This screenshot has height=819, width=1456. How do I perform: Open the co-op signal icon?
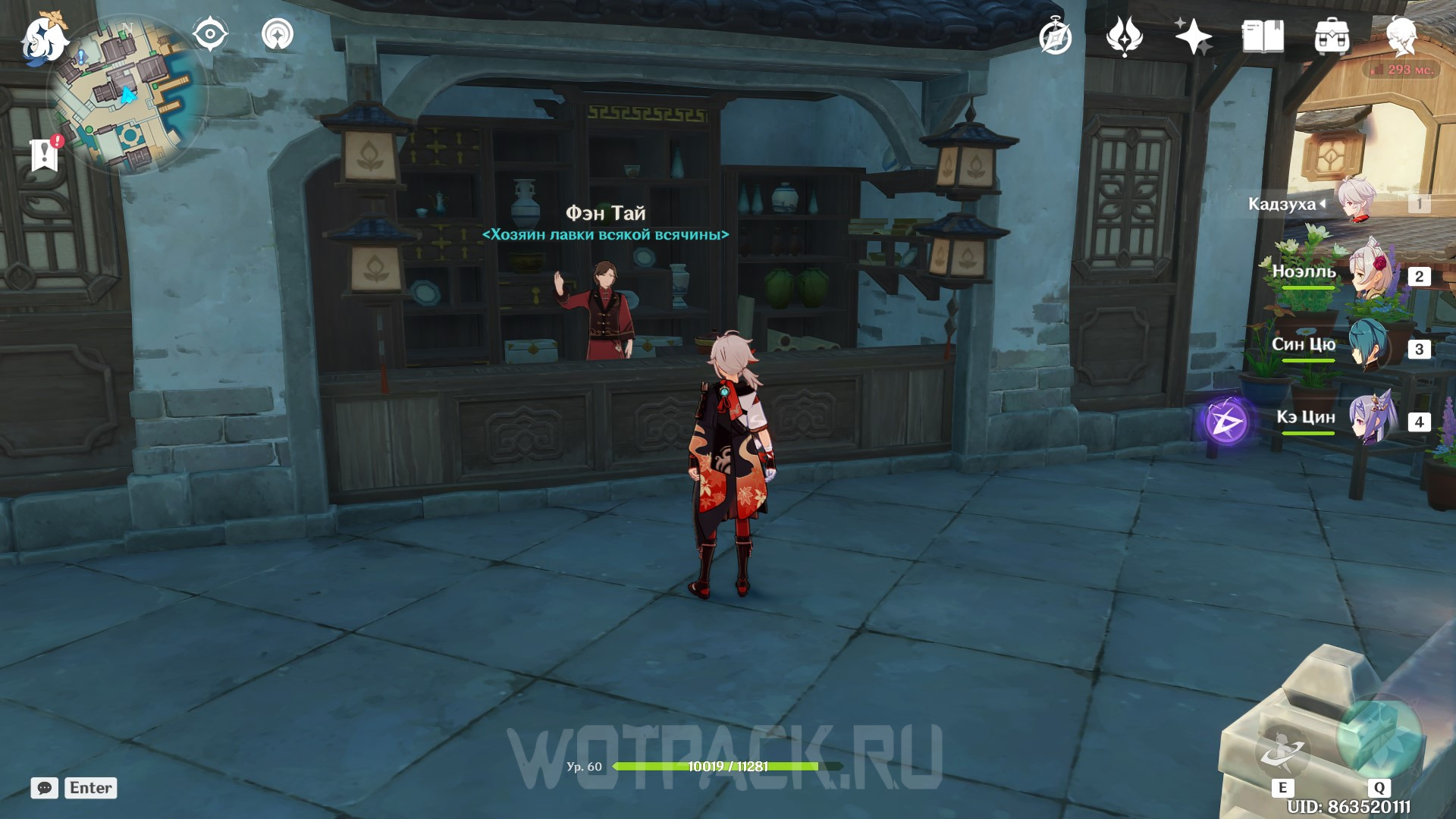(278, 35)
